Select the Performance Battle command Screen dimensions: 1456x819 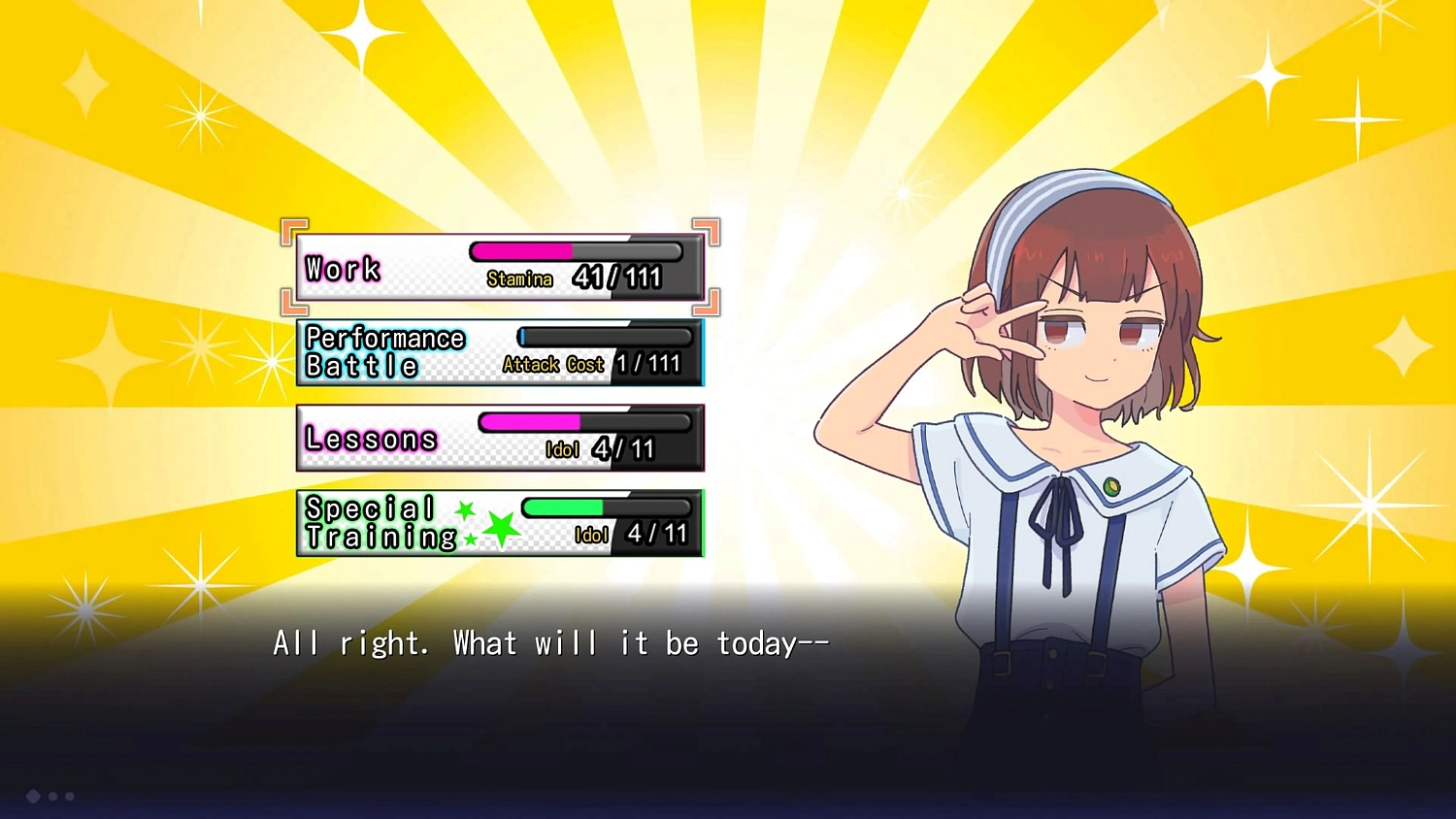pos(385,351)
